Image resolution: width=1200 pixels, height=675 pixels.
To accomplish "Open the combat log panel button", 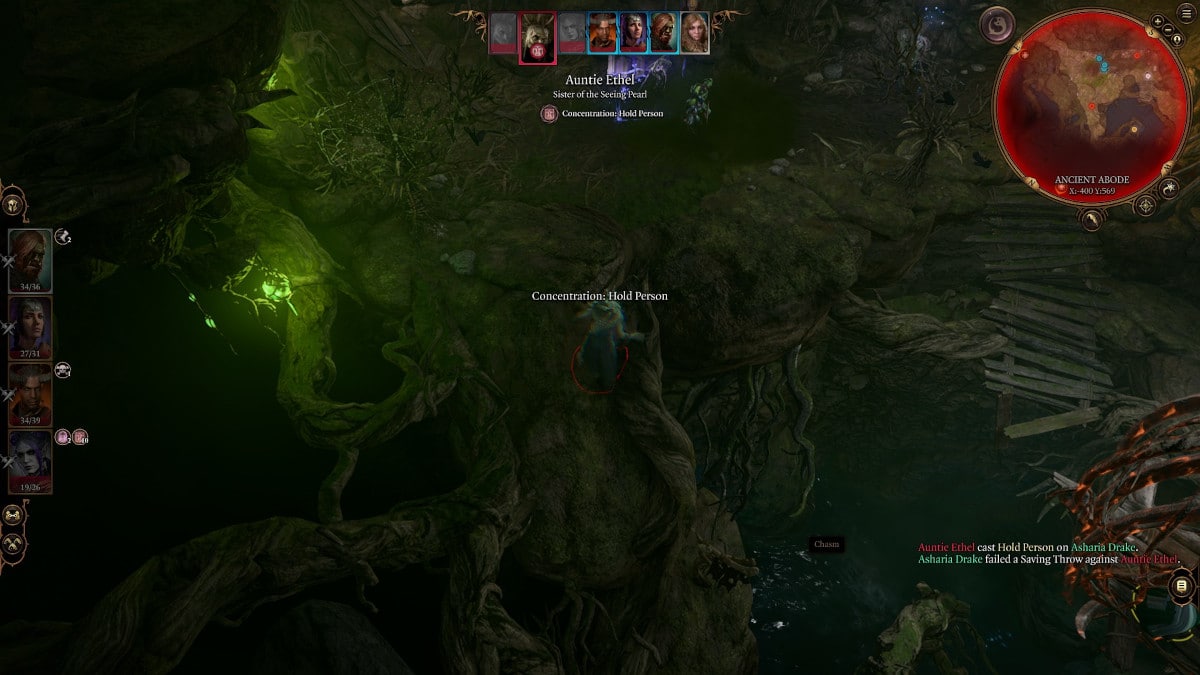I will tap(1181, 585).
